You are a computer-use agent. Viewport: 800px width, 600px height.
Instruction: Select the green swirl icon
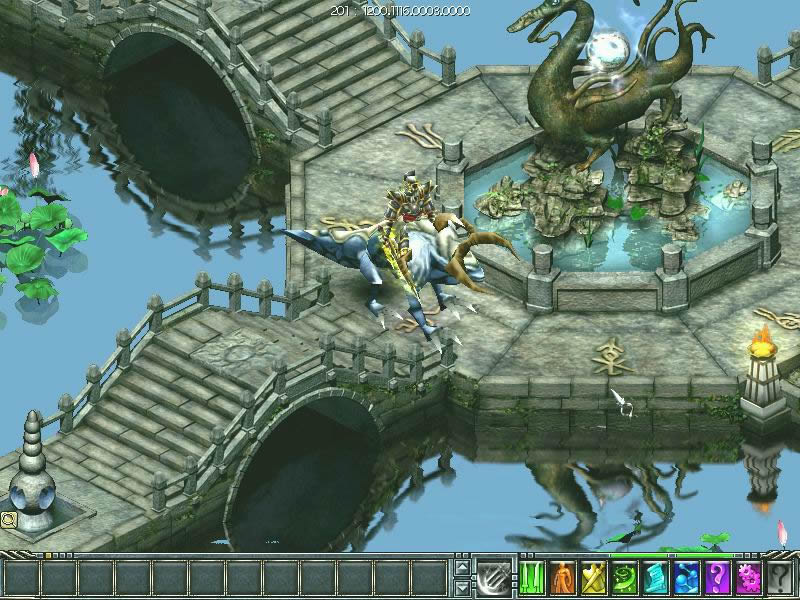624,578
